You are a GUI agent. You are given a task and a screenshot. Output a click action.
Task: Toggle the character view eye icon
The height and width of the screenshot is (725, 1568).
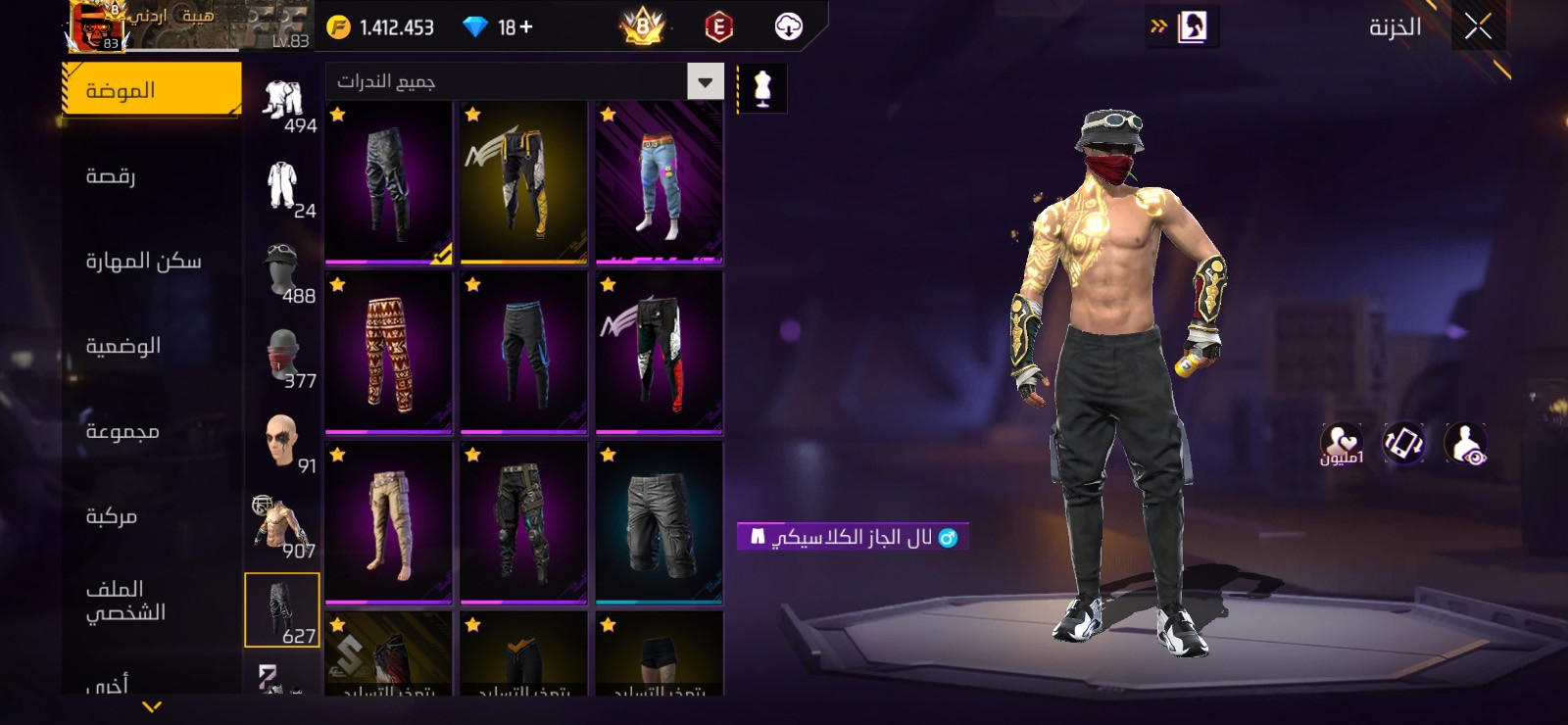(x=1465, y=444)
